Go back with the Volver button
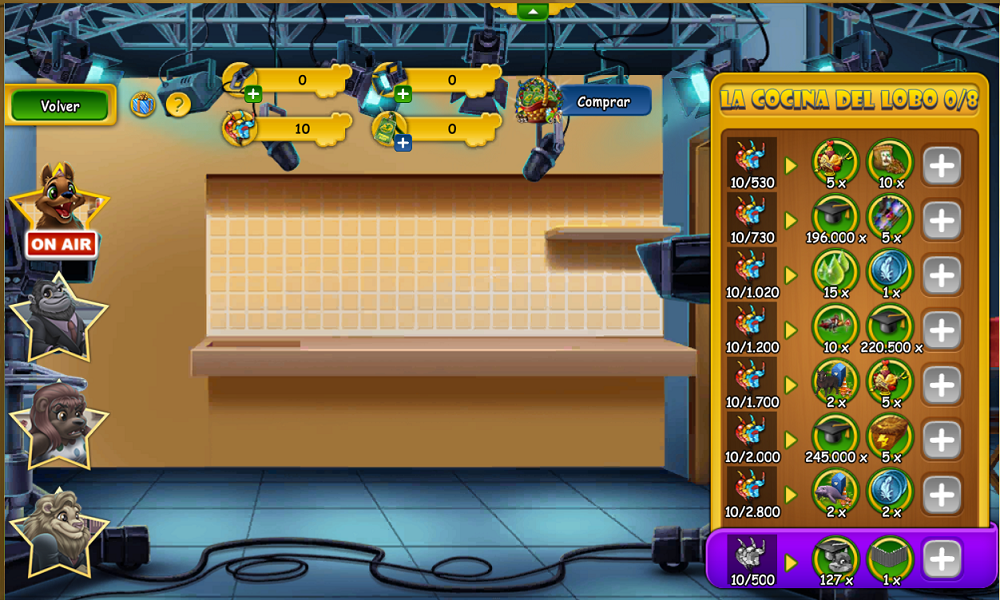 [60, 105]
